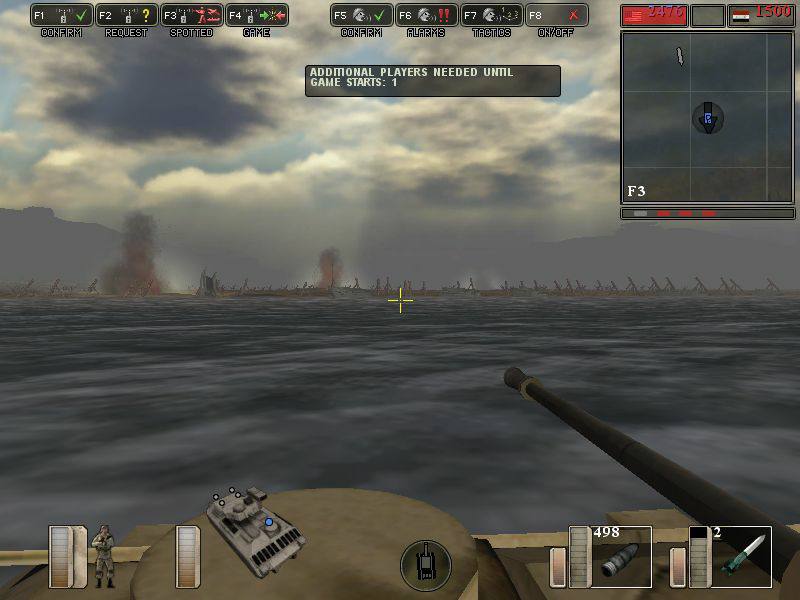Select the tank shell weapon slot
800x600 pixels.
point(621,556)
